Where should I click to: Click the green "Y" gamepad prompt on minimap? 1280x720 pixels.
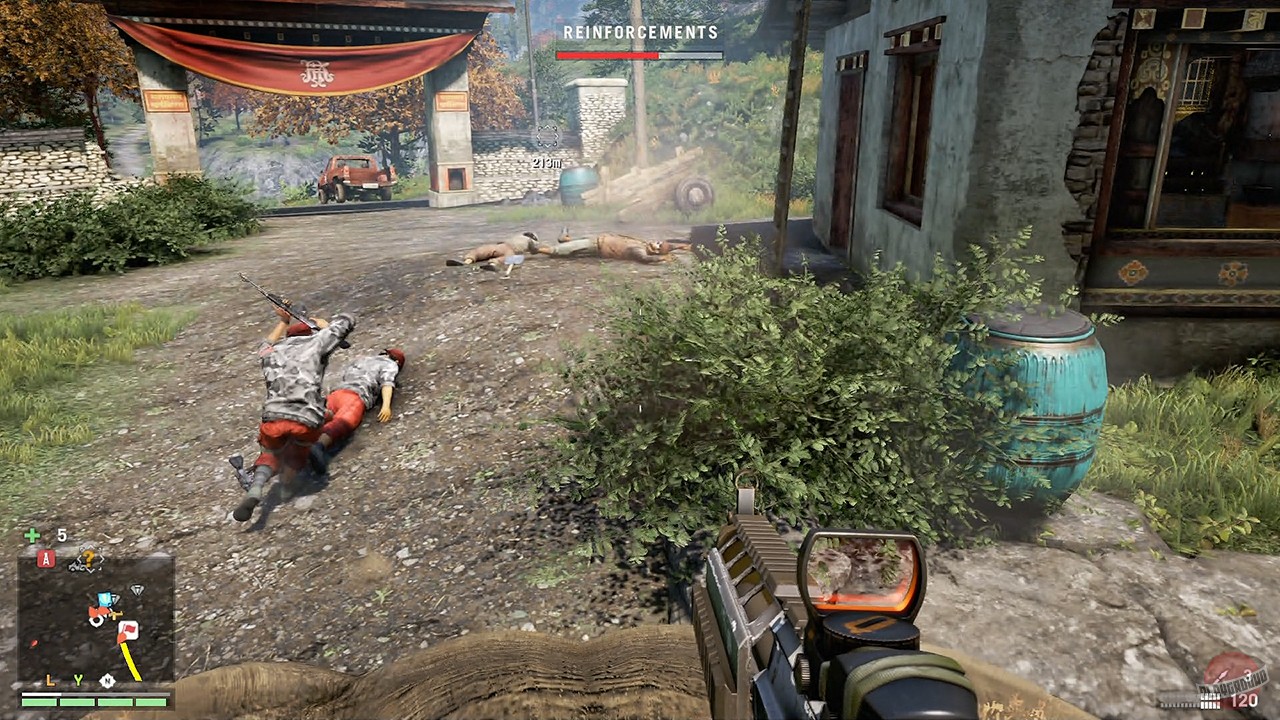(x=79, y=680)
